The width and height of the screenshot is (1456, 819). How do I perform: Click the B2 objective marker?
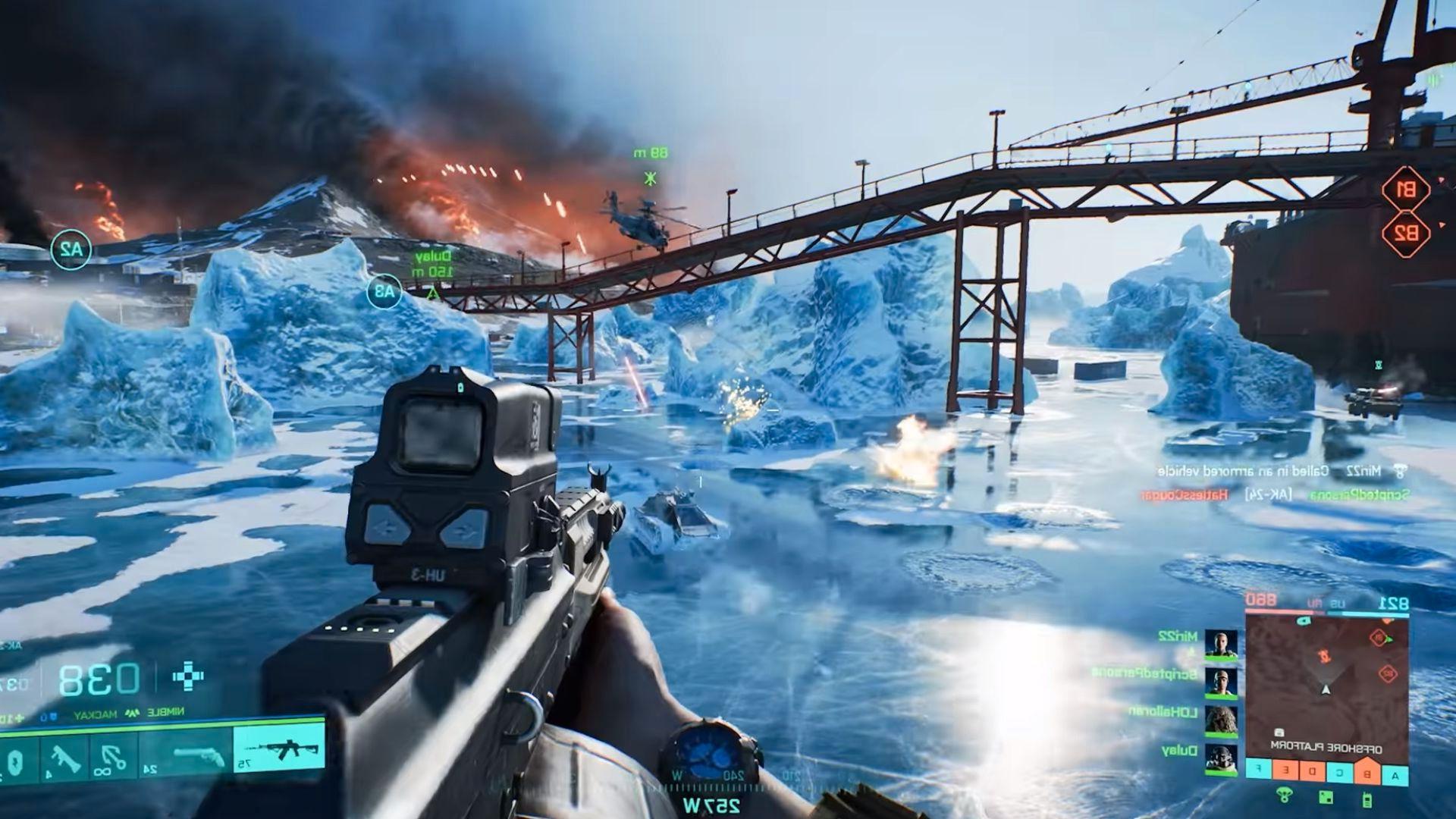click(1405, 233)
